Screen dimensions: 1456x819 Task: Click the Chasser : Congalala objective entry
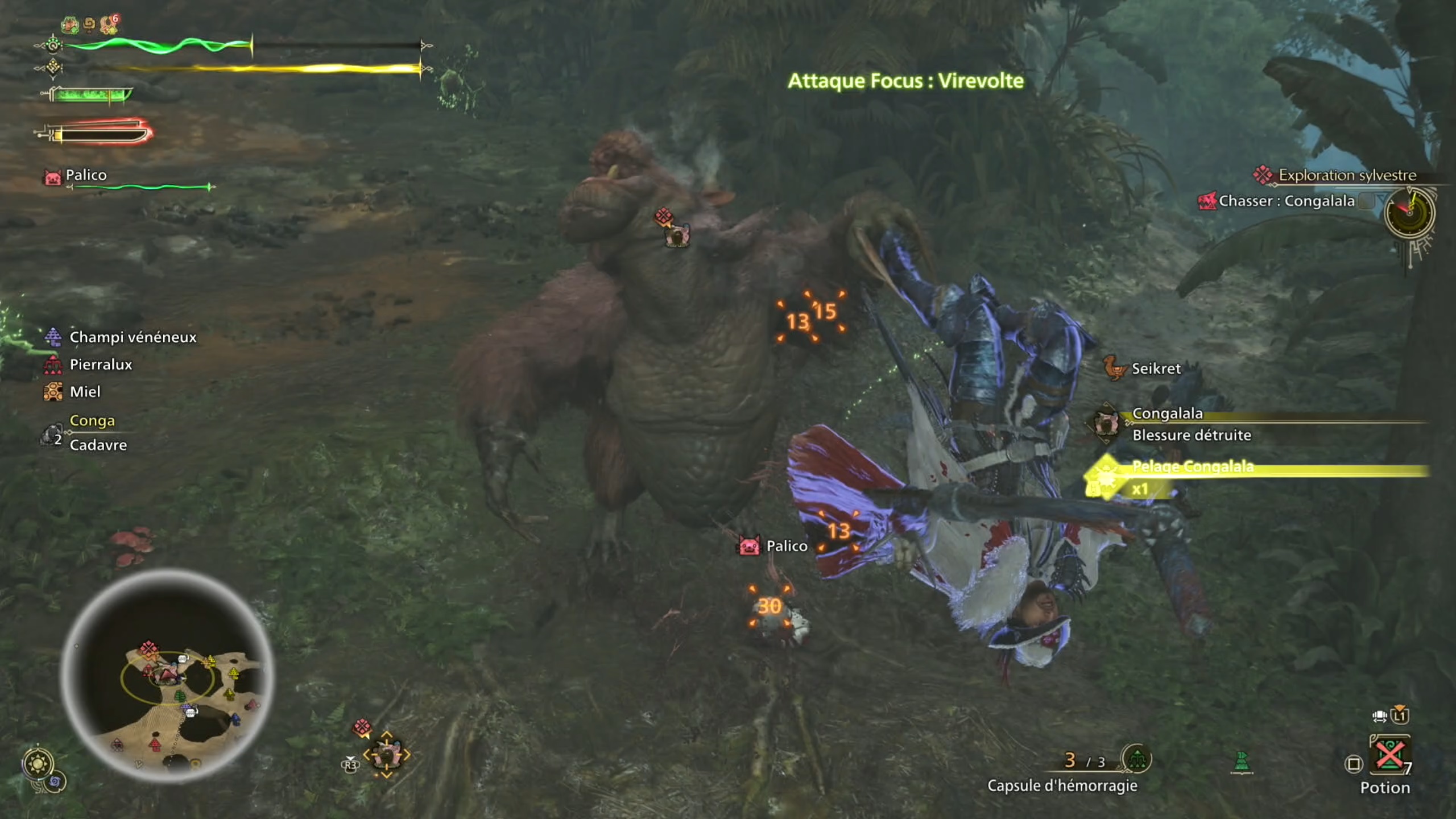[1280, 201]
